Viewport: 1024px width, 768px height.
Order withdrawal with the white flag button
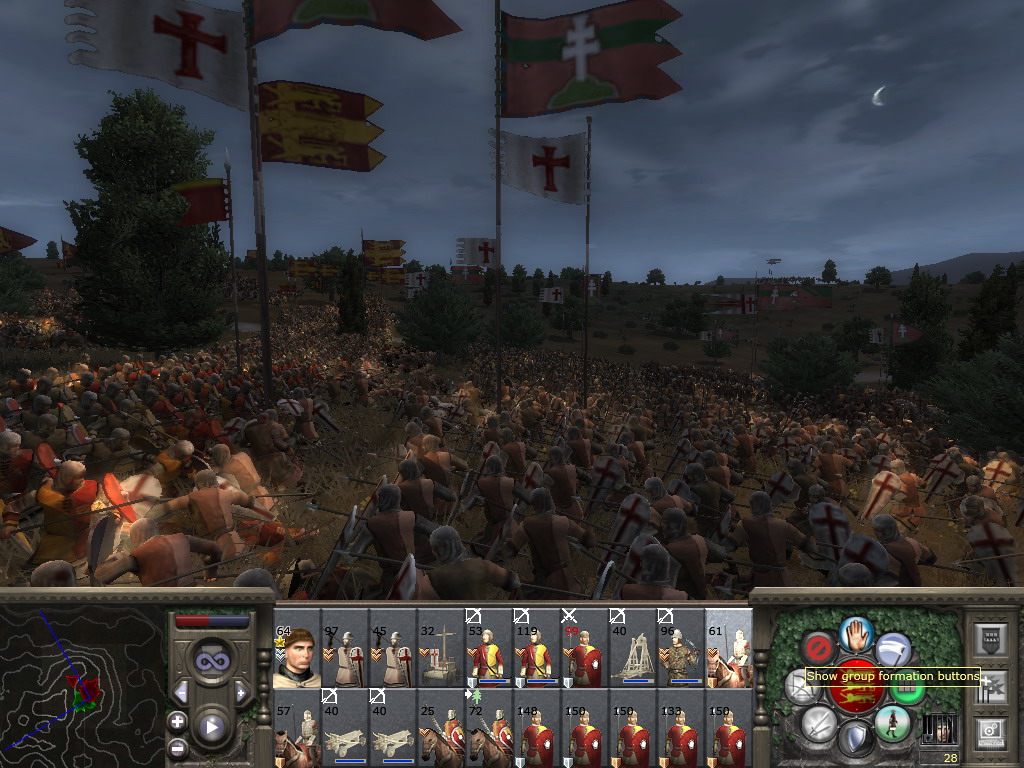(x=893, y=647)
